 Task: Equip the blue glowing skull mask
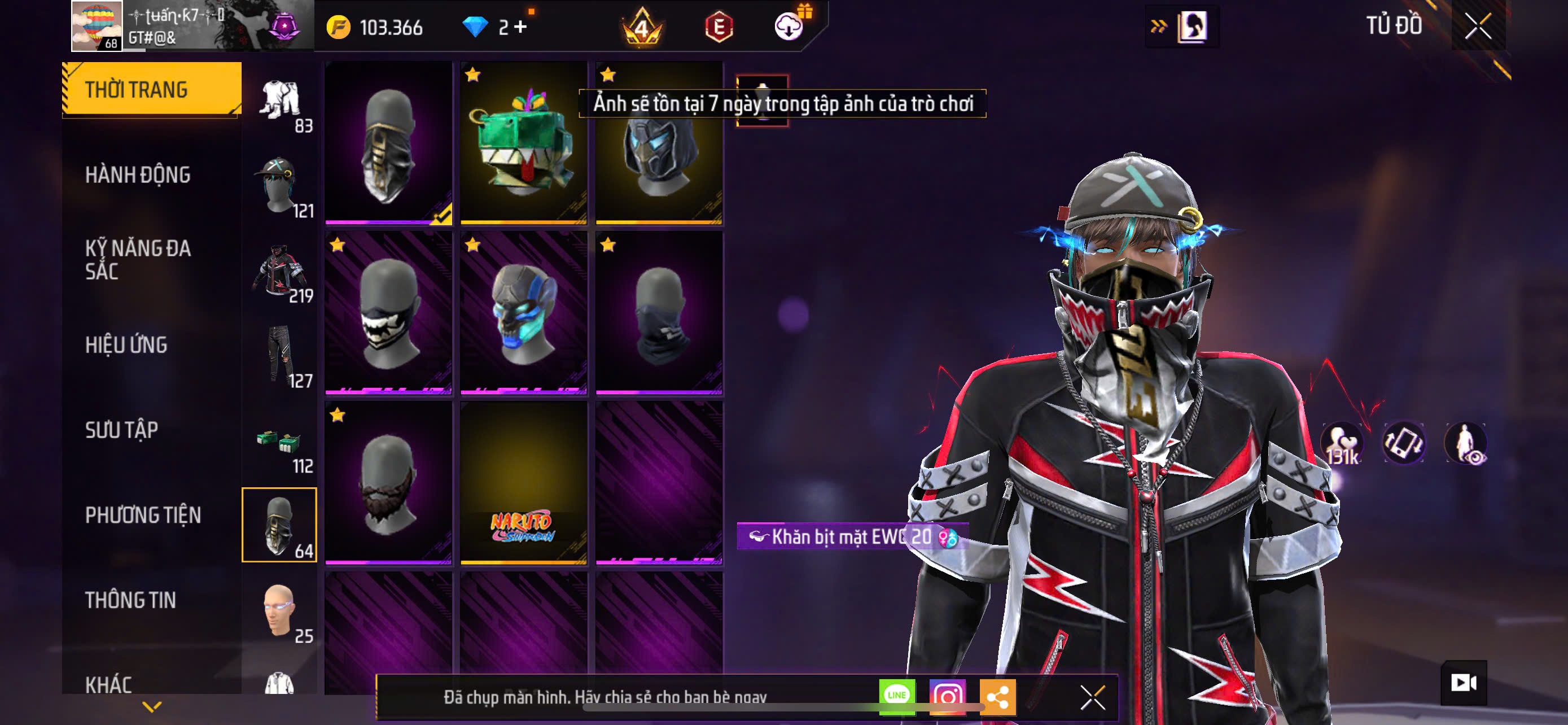coord(523,313)
